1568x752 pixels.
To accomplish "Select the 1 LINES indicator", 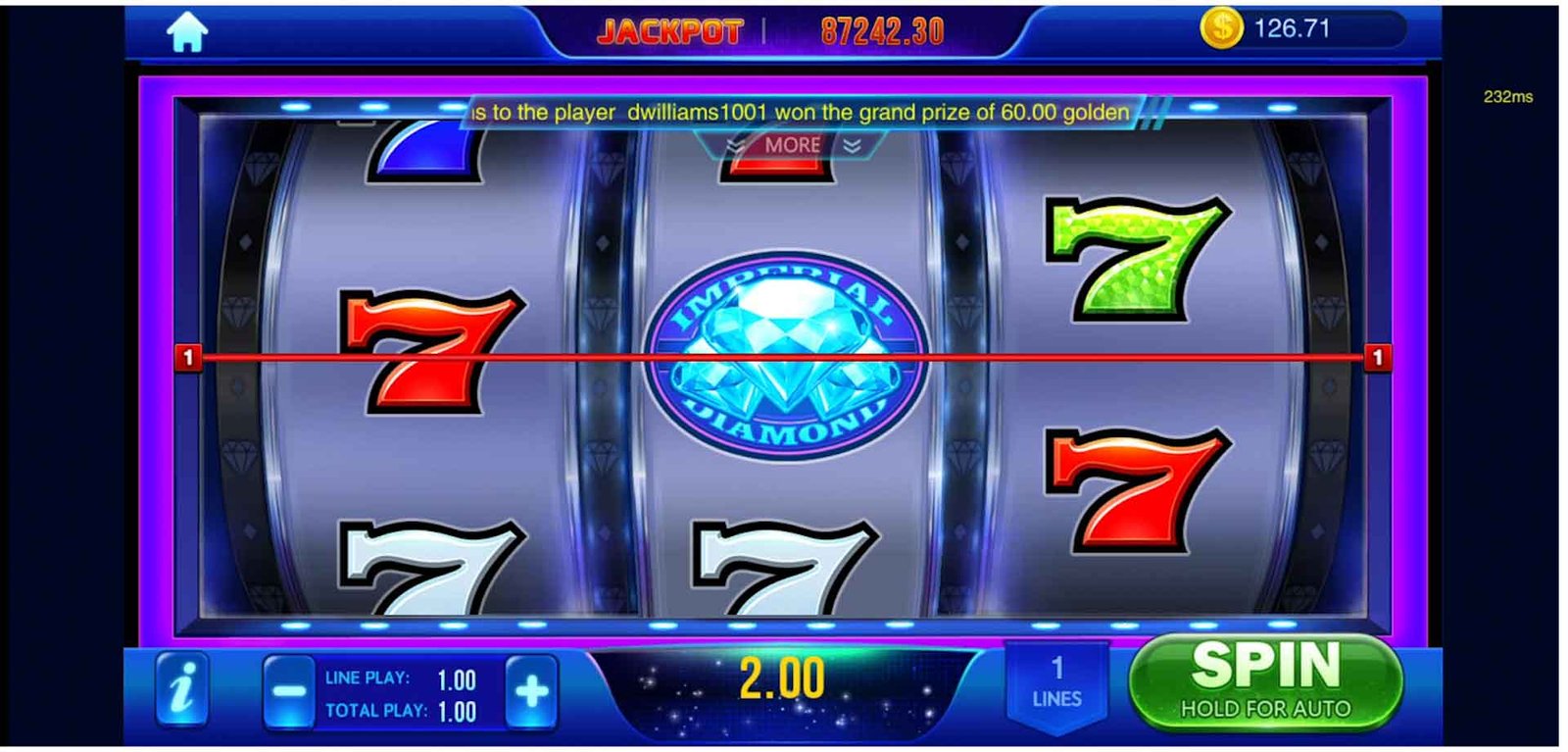I will pos(1056,683).
